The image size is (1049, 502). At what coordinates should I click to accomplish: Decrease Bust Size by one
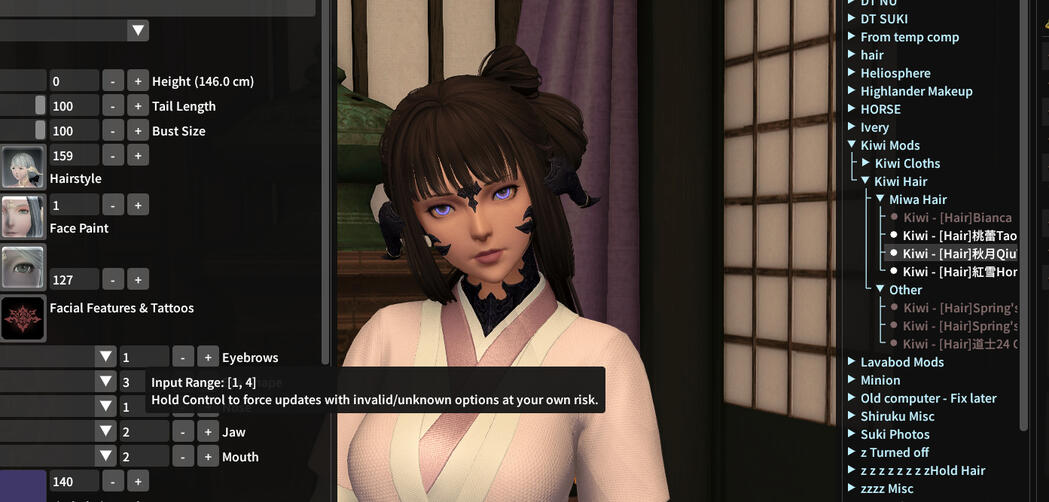[x=113, y=131]
